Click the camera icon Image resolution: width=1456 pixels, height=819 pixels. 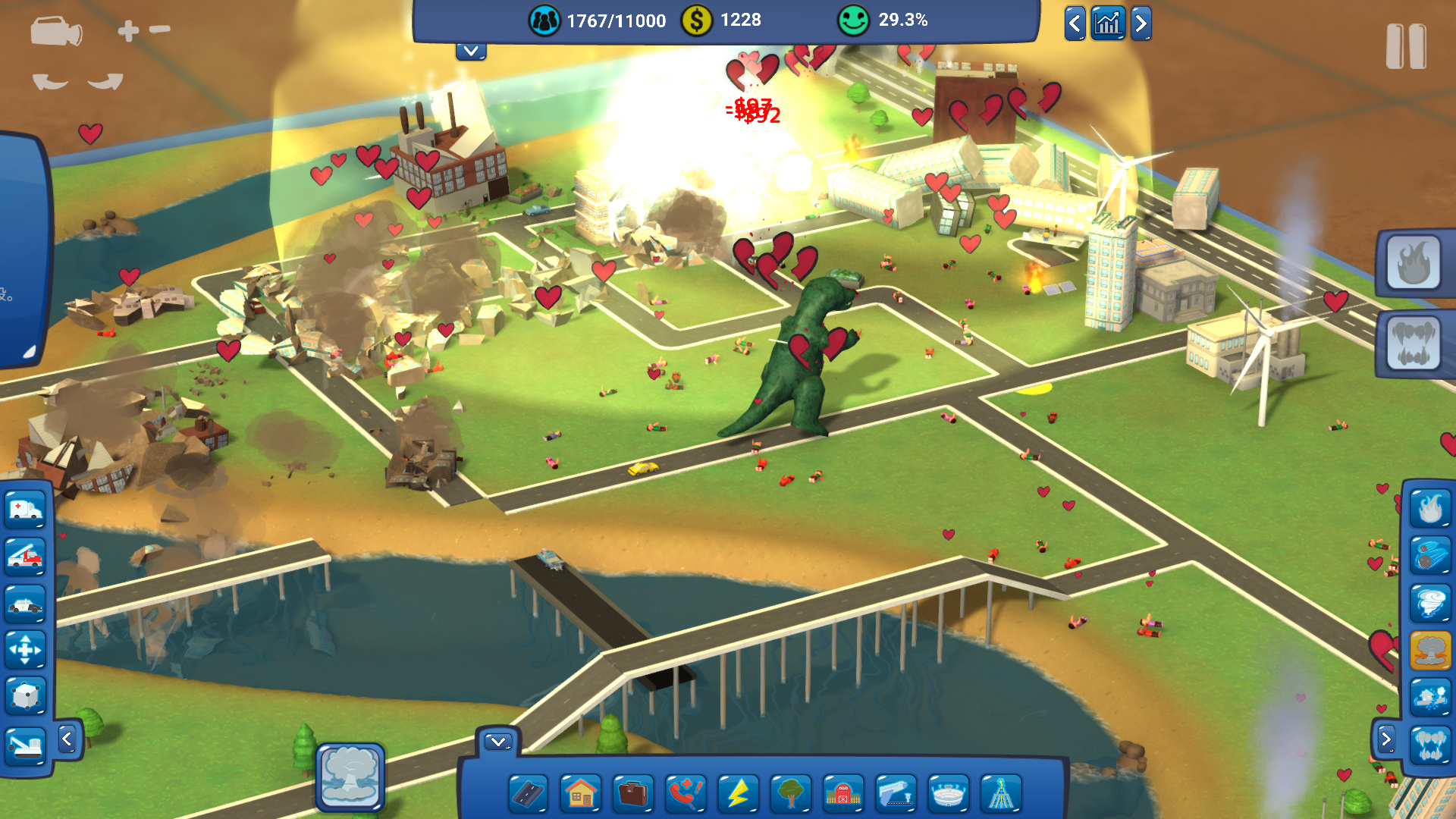(56, 33)
